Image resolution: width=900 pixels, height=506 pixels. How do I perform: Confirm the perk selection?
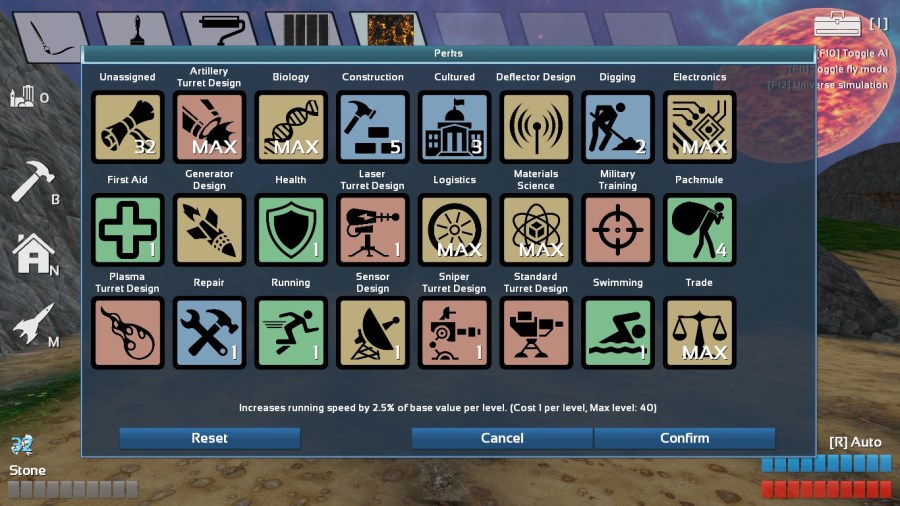click(x=684, y=438)
